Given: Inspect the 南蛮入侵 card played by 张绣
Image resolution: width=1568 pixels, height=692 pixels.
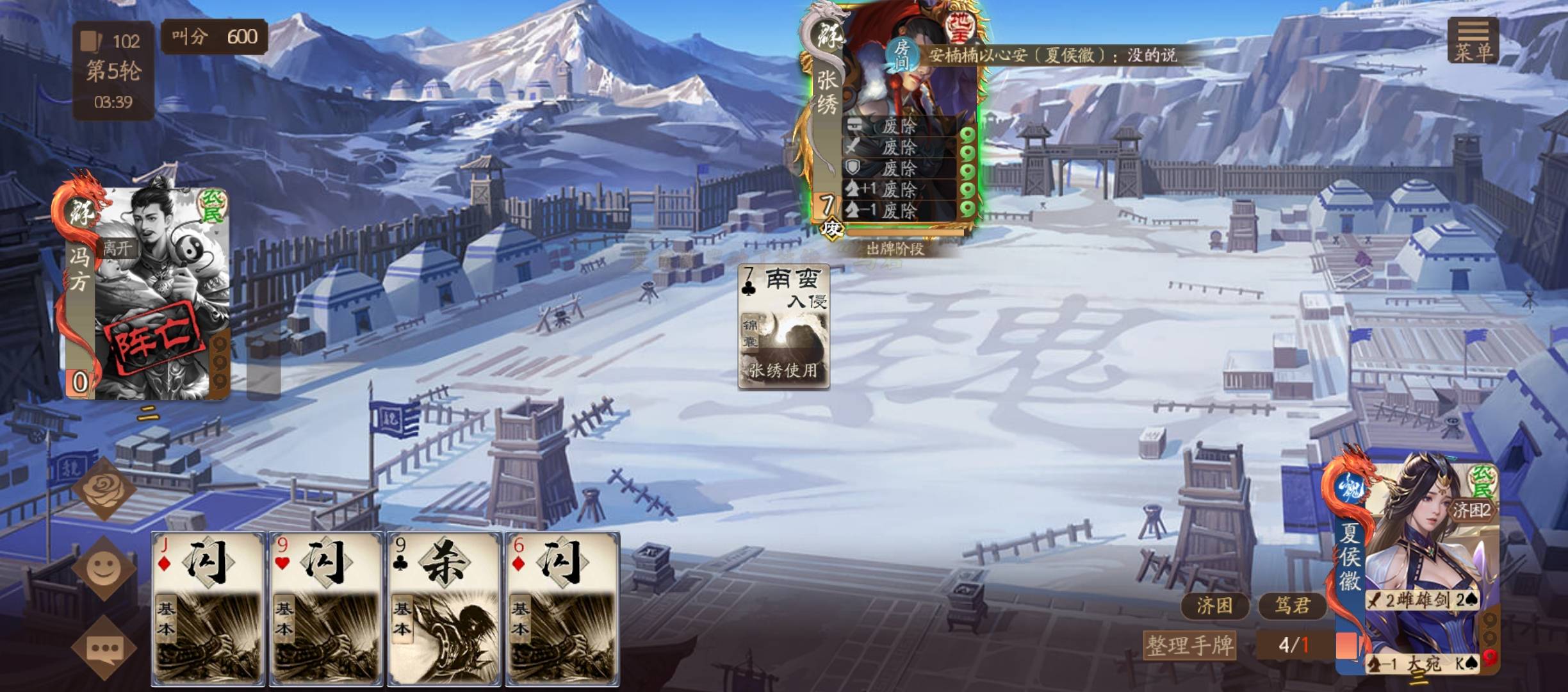Looking at the screenshot, I should click(x=783, y=327).
